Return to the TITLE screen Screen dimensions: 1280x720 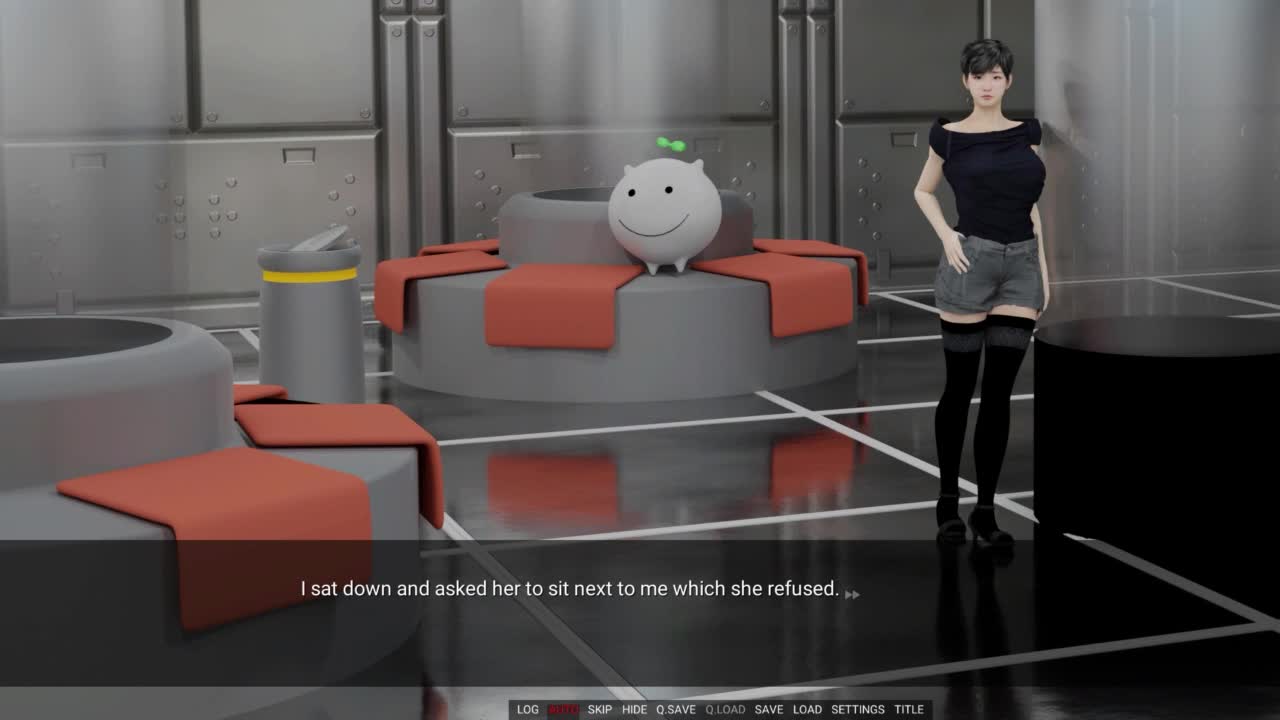[x=909, y=709]
